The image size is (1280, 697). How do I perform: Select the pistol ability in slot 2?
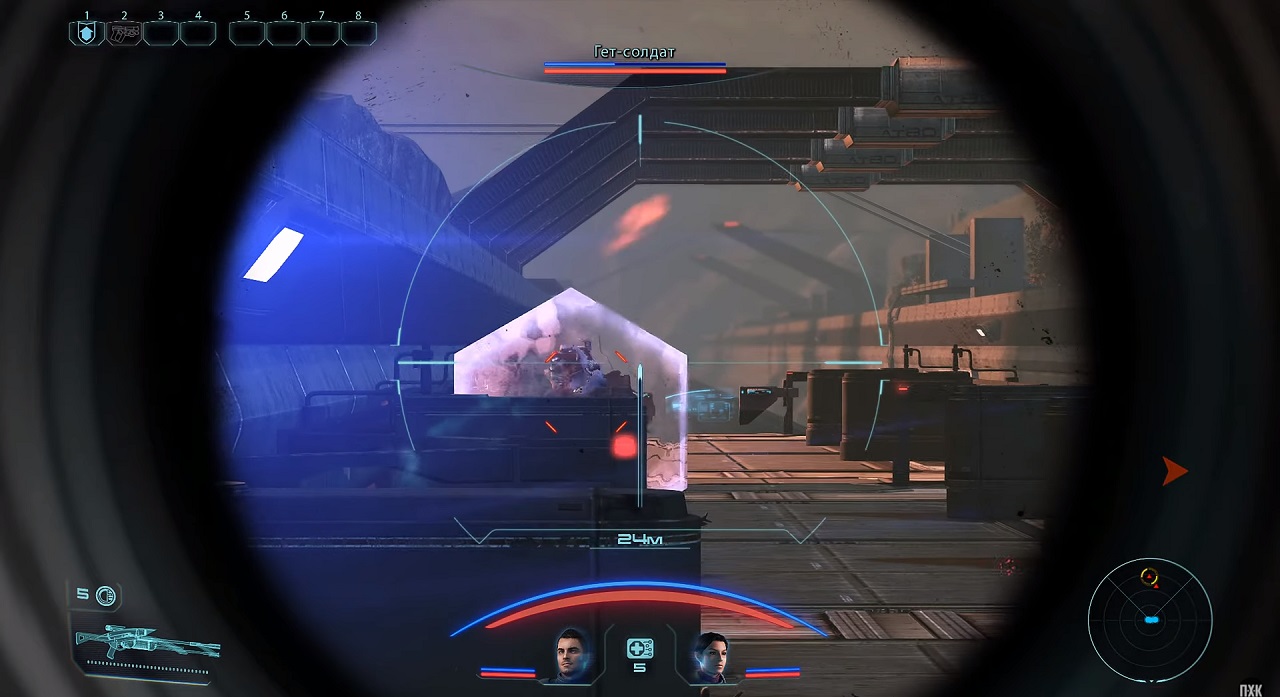pos(124,33)
